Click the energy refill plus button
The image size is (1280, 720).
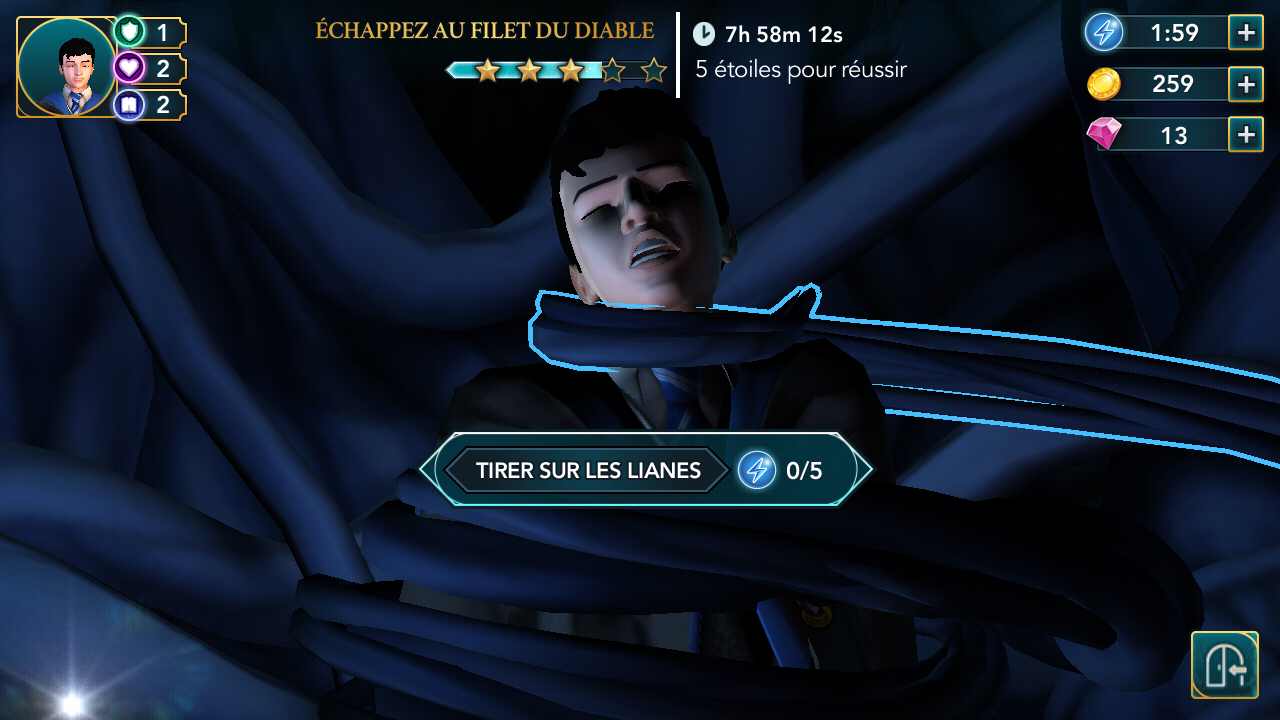click(1244, 32)
